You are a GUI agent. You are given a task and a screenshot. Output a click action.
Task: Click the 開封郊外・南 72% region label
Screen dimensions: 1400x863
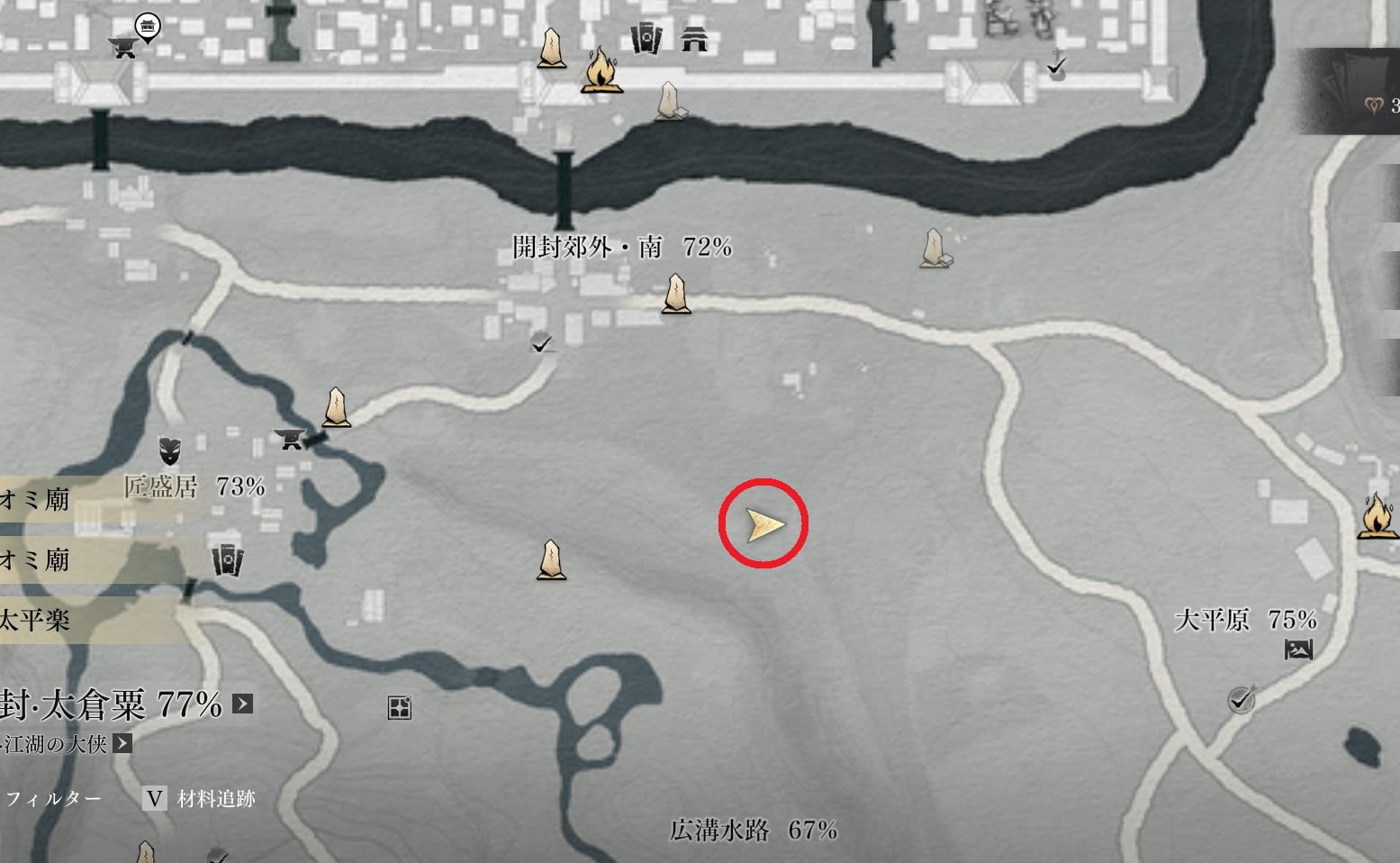pyautogui.click(x=621, y=247)
